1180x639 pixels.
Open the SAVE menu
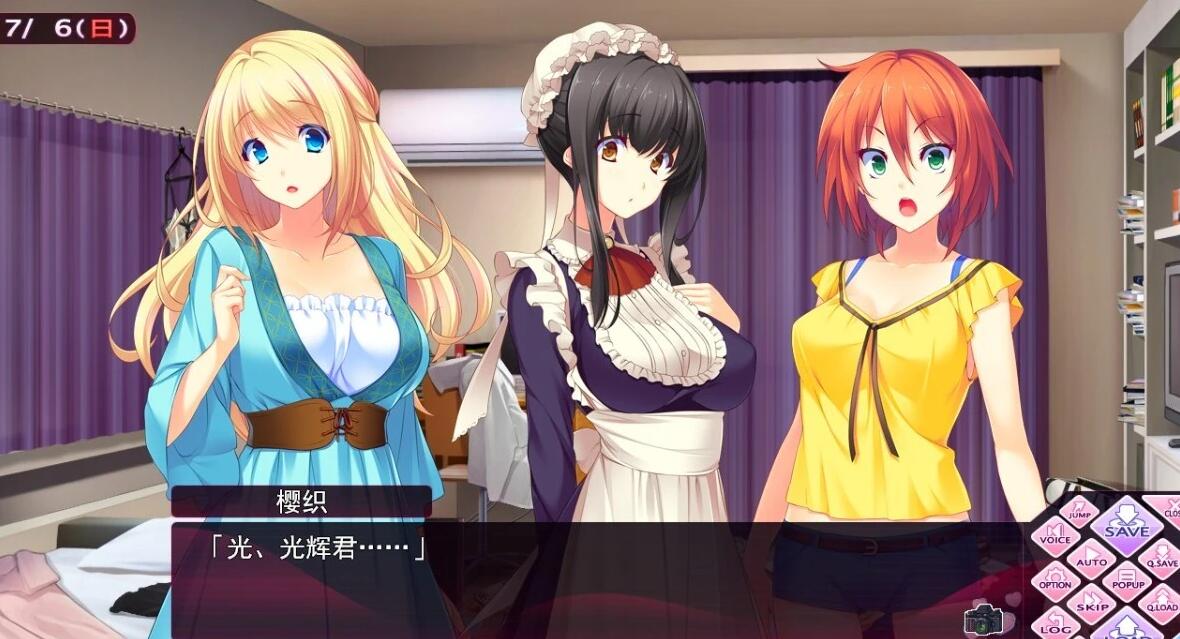(x=1126, y=525)
